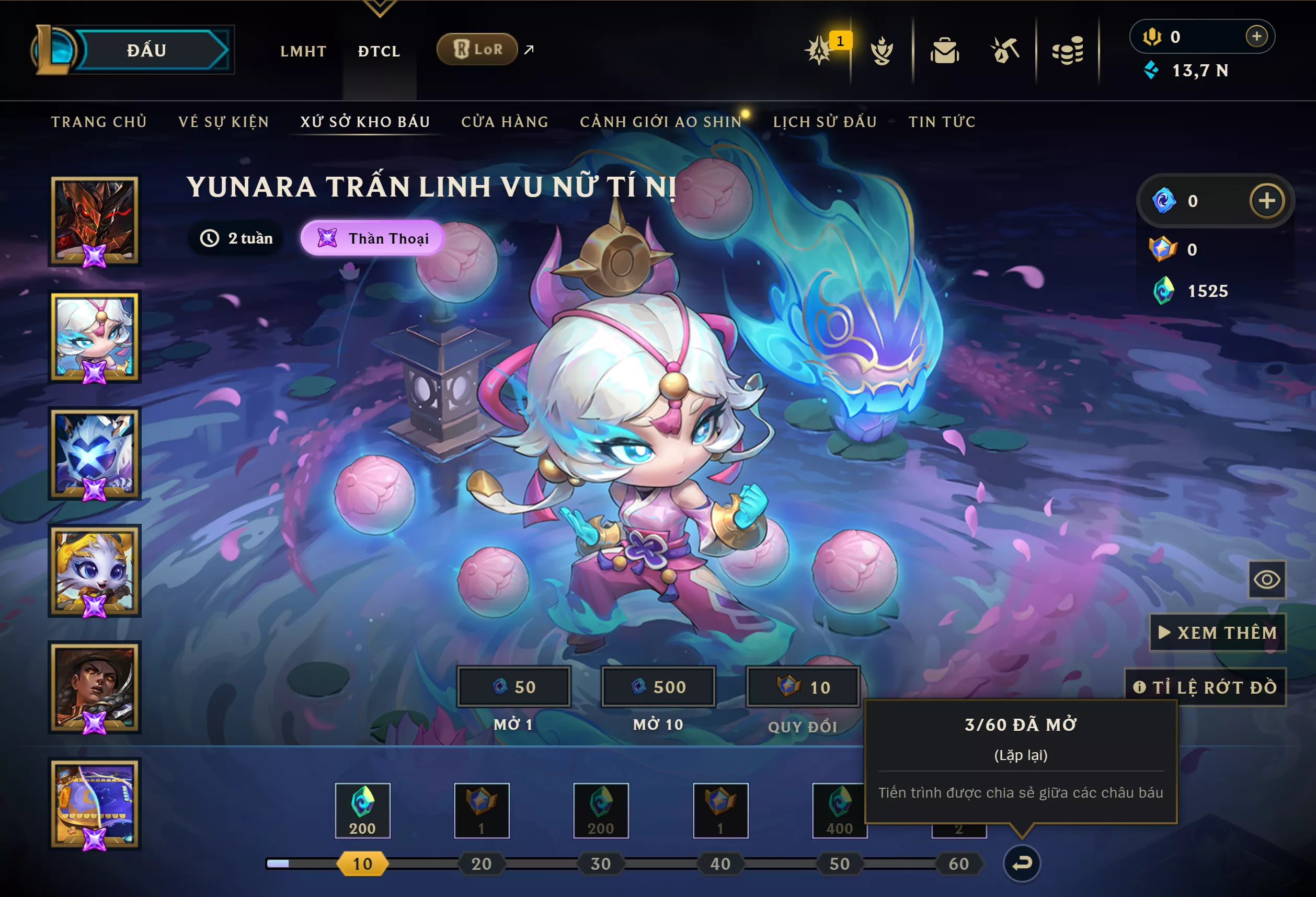Click the plus to purchase RP

click(x=1257, y=36)
